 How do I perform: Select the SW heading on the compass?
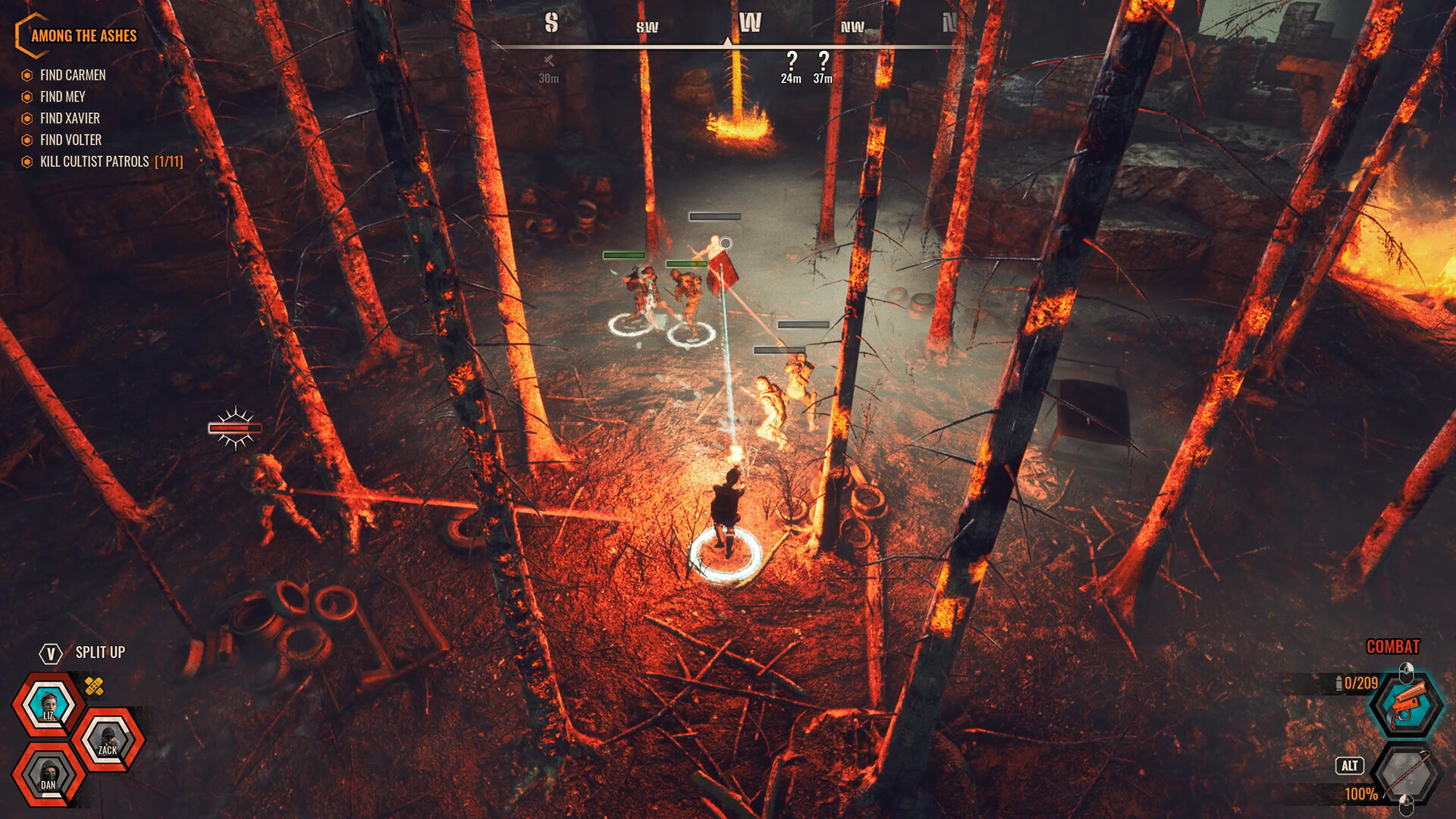[x=645, y=27]
